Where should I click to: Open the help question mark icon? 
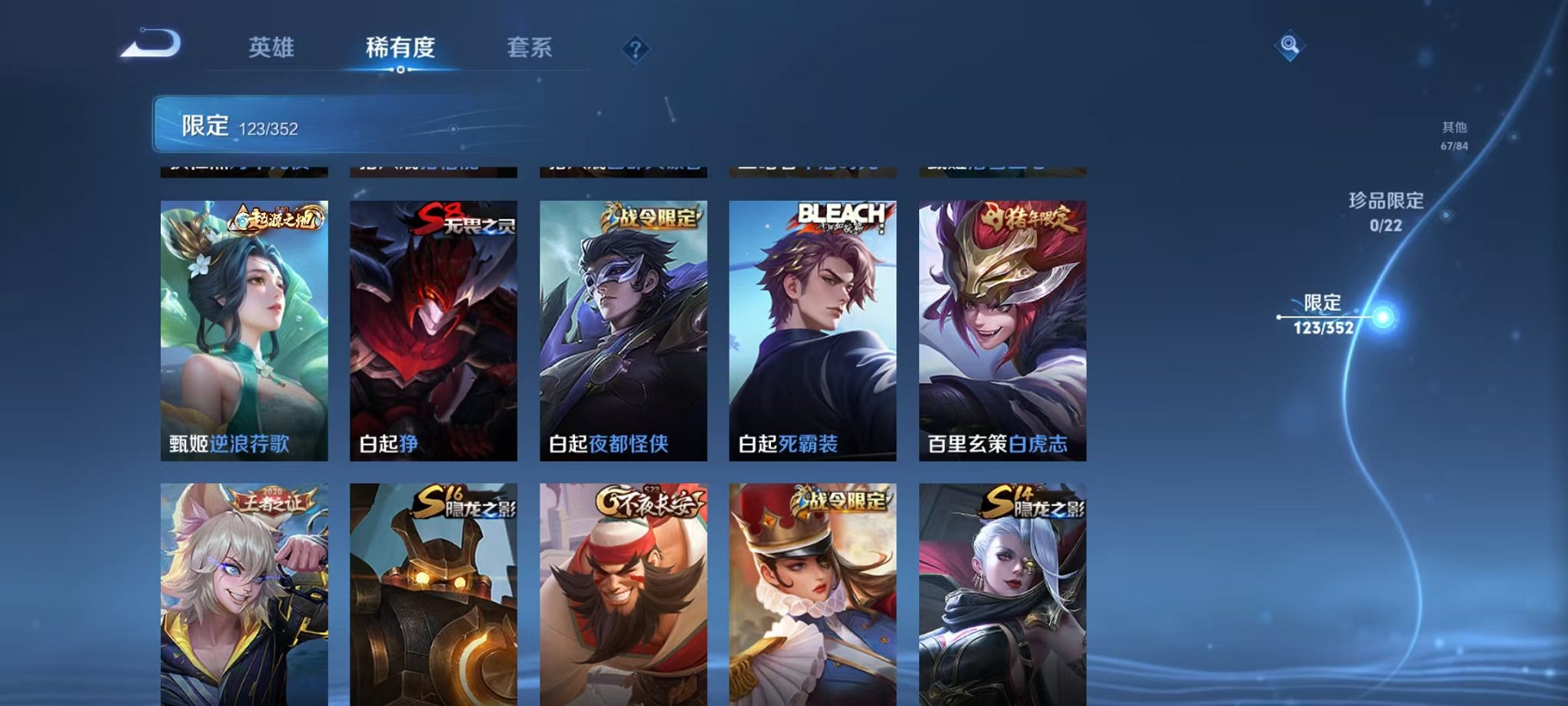(634, 50)
